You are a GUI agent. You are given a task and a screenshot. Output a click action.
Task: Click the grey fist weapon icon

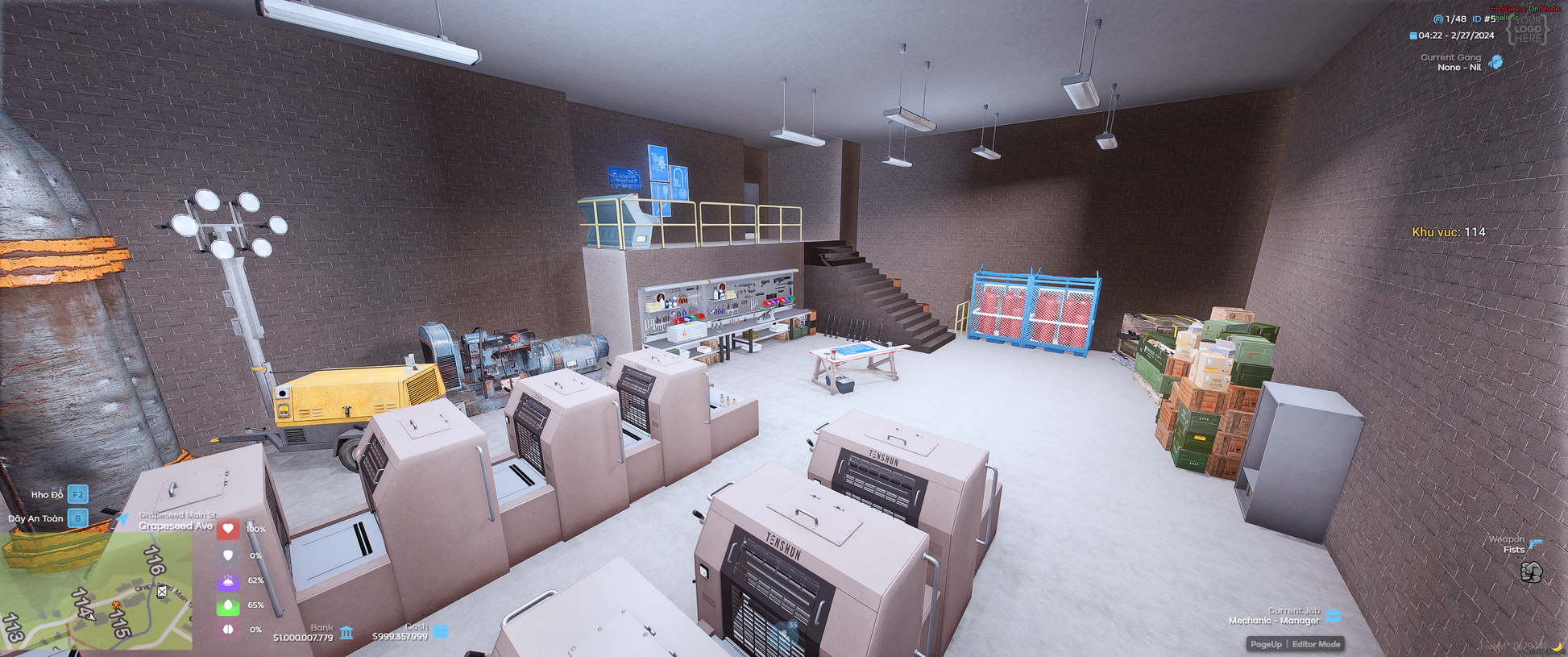[x=1531, y=572]
